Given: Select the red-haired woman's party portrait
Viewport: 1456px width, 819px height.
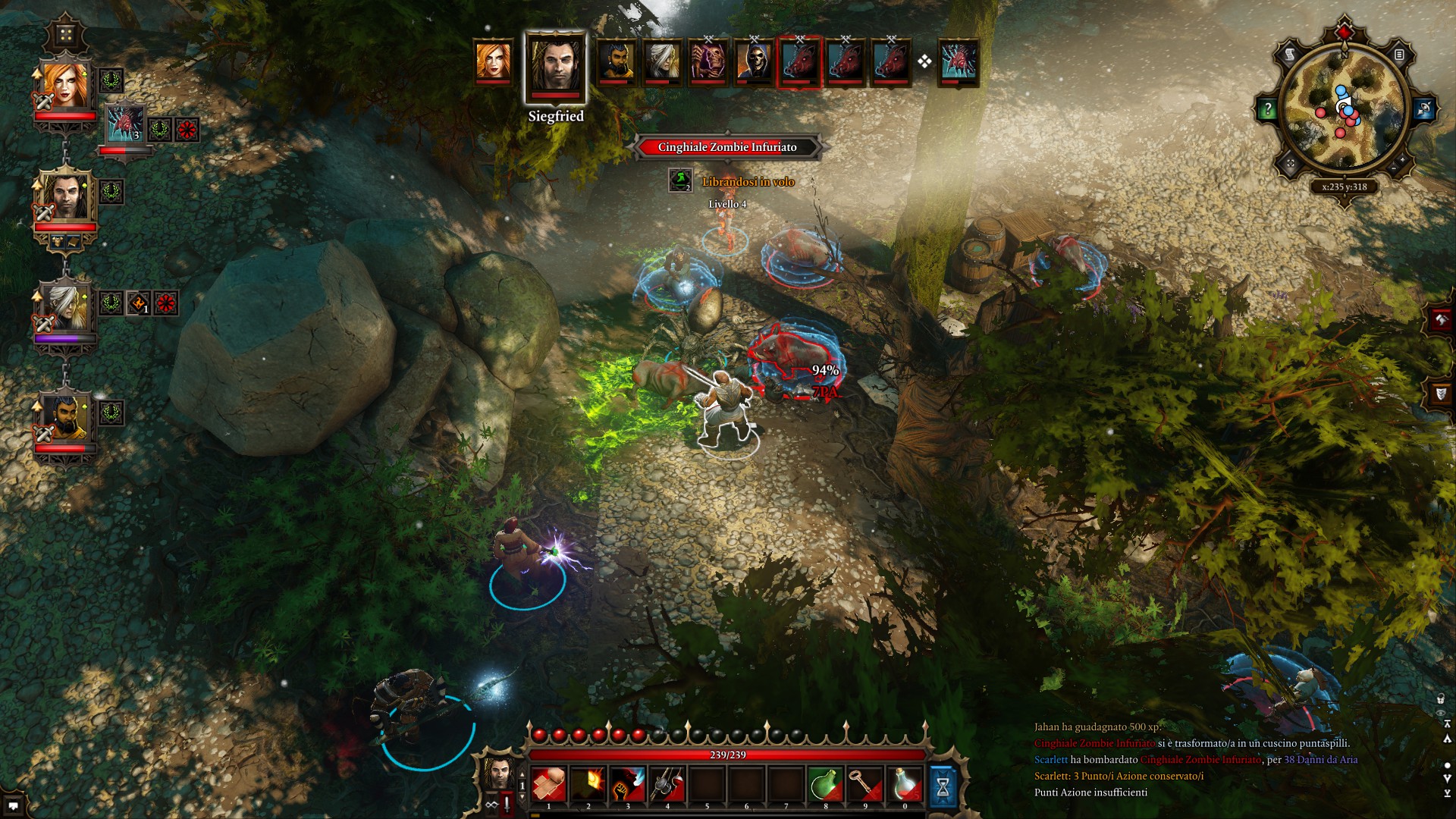Looking at the screenshot, I should 64,86.
